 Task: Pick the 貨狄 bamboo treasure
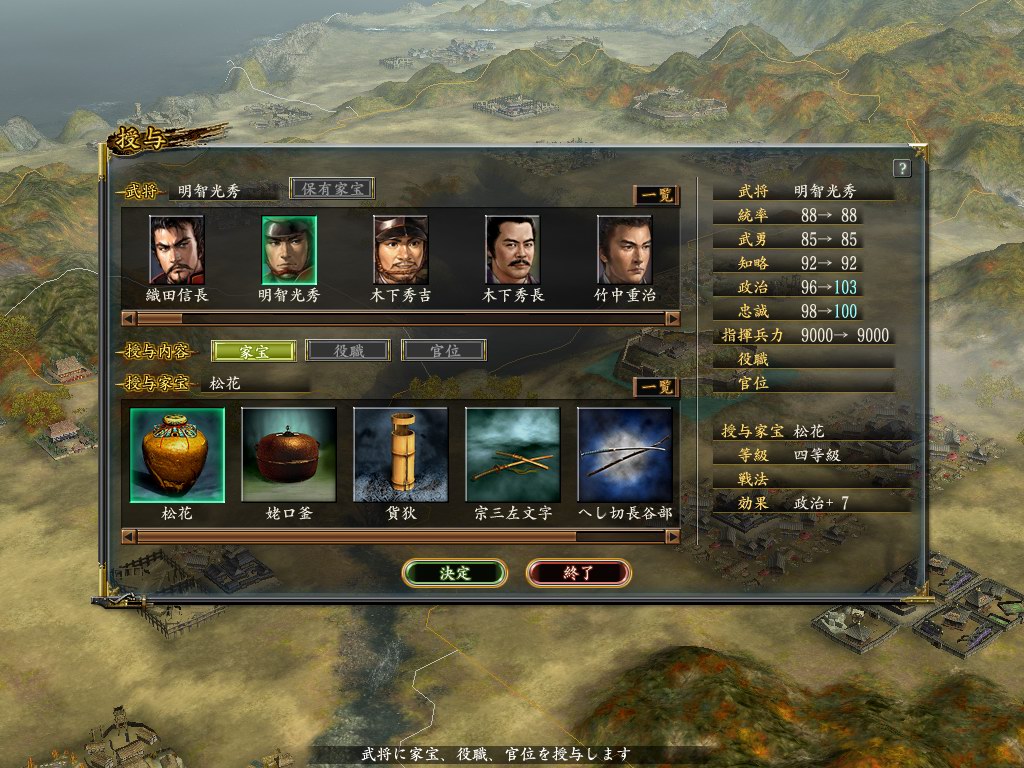coord(401,455)
